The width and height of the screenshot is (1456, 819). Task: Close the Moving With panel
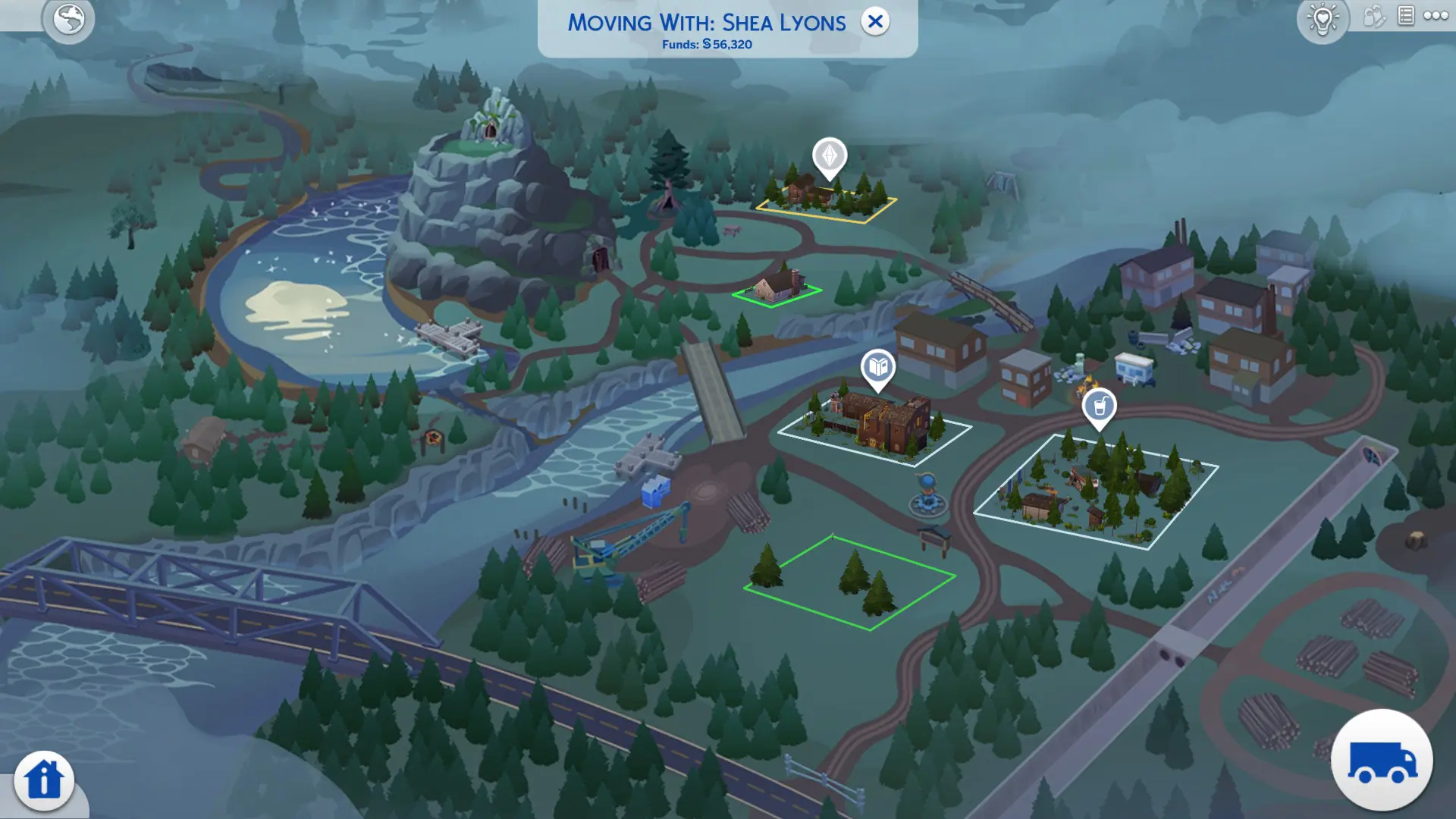[x=876, y=22]
